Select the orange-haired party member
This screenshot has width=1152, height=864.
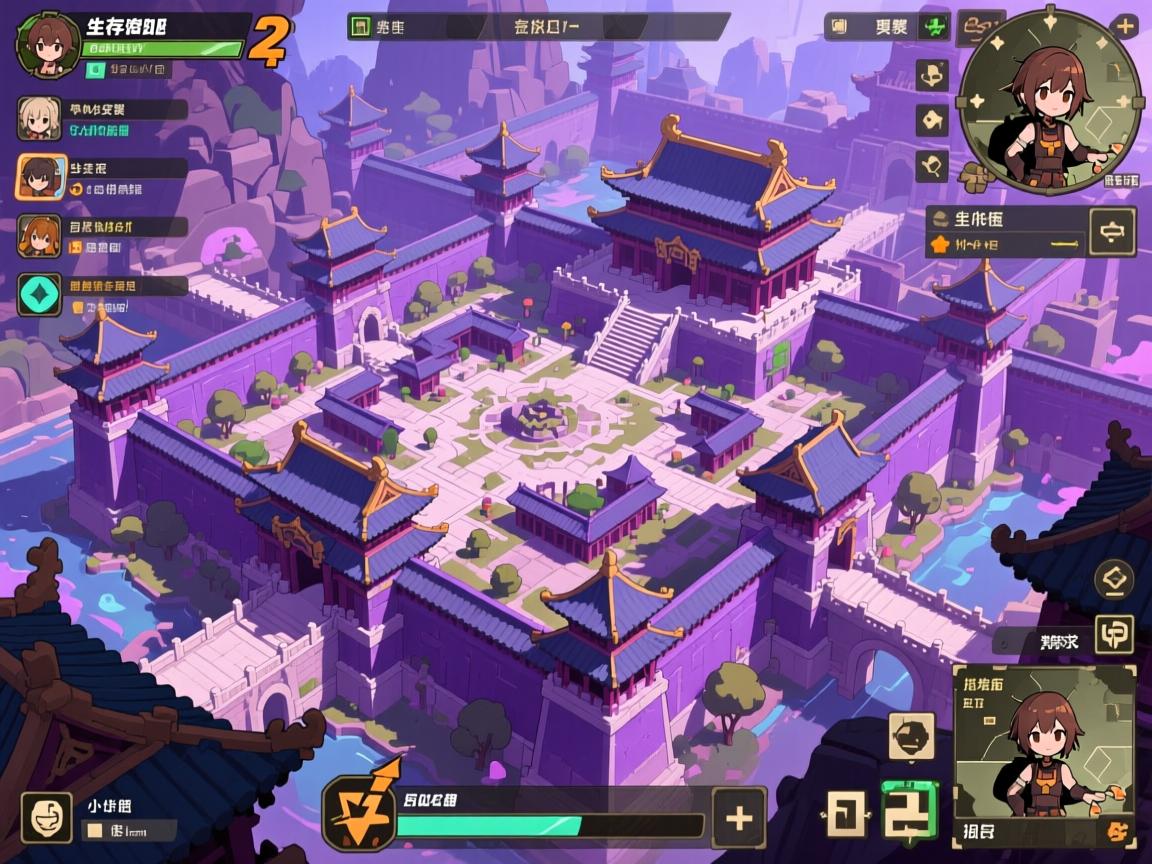[39, 236]
